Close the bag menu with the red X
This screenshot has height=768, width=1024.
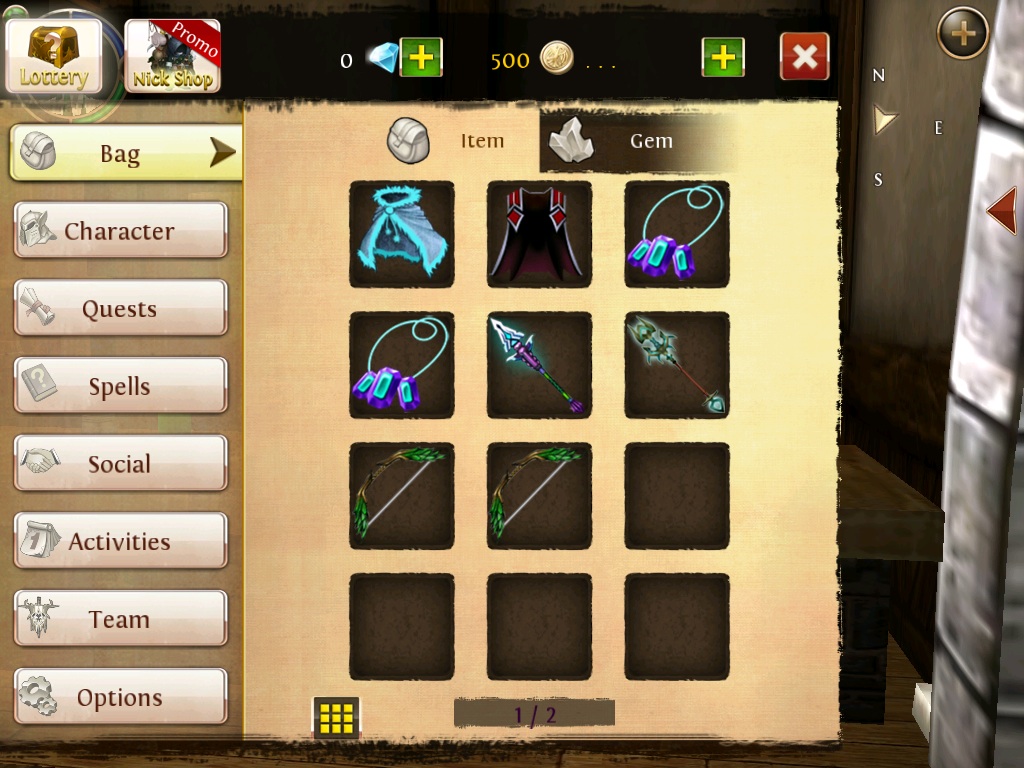click(804, 57)
